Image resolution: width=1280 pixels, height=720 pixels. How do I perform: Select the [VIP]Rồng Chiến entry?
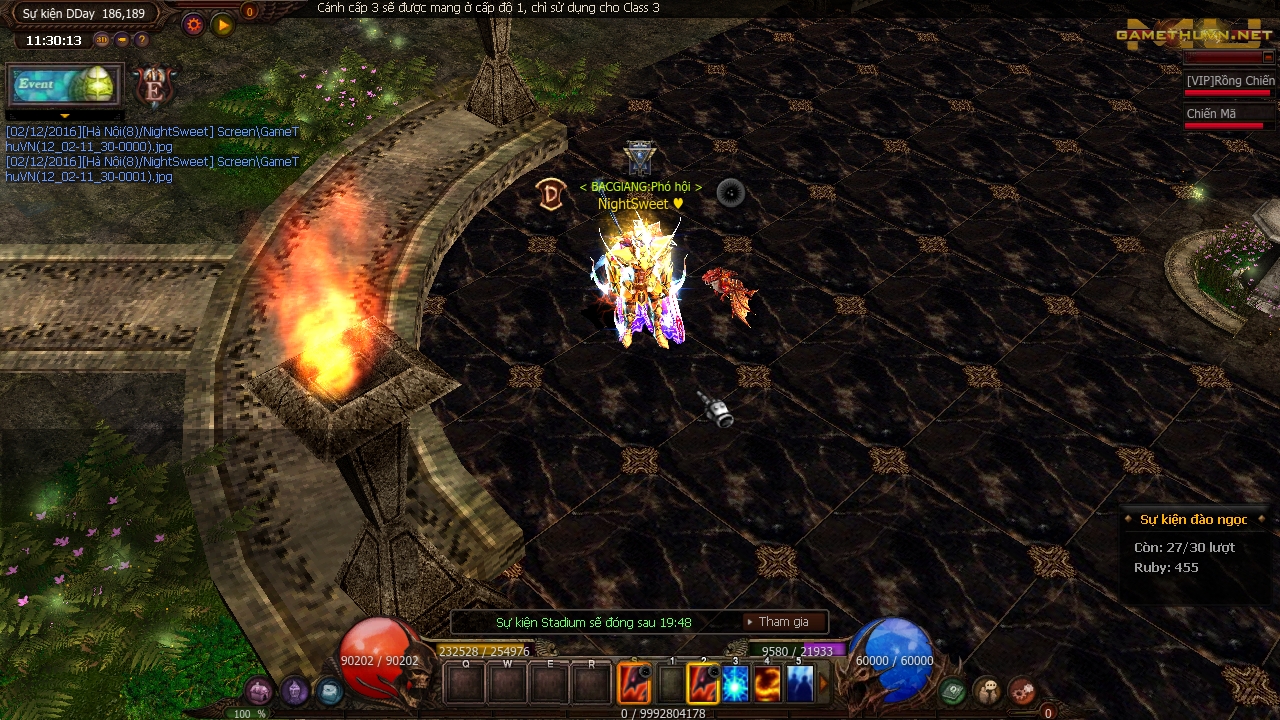tap(1229, 79)
